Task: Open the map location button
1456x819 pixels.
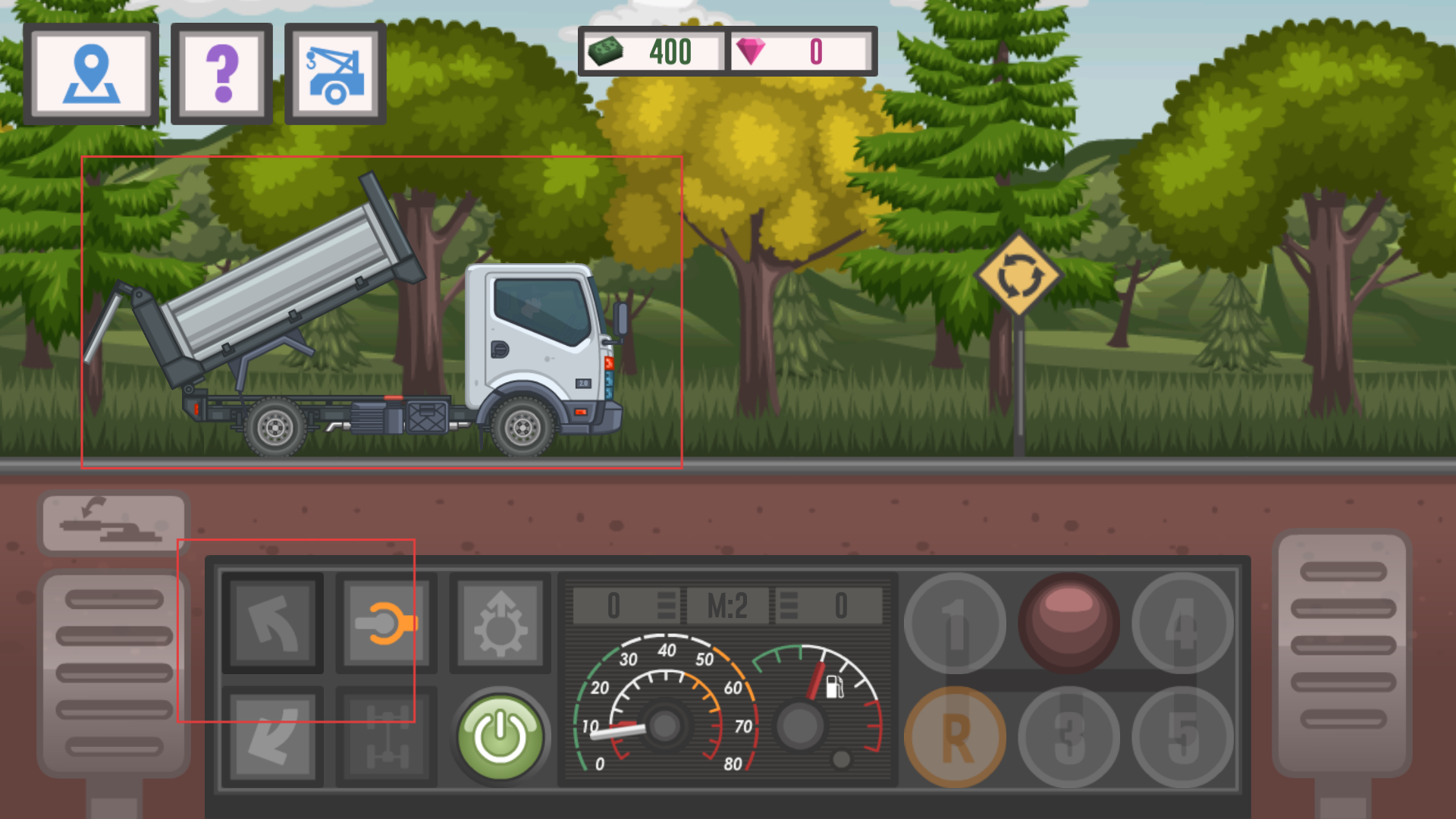Action: [x=91, y=74]
